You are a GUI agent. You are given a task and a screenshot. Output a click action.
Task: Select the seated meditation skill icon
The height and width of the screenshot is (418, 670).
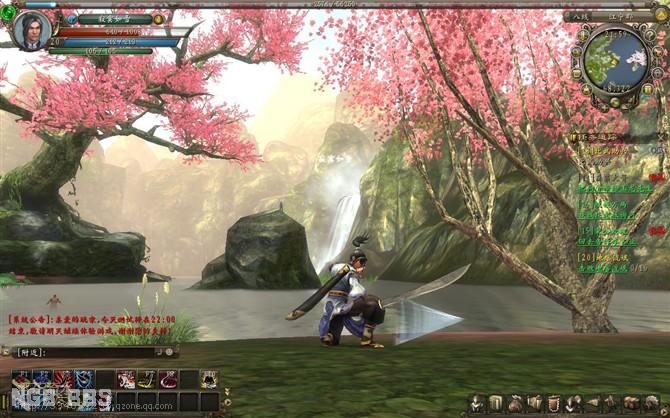click(x=208, y=379)
